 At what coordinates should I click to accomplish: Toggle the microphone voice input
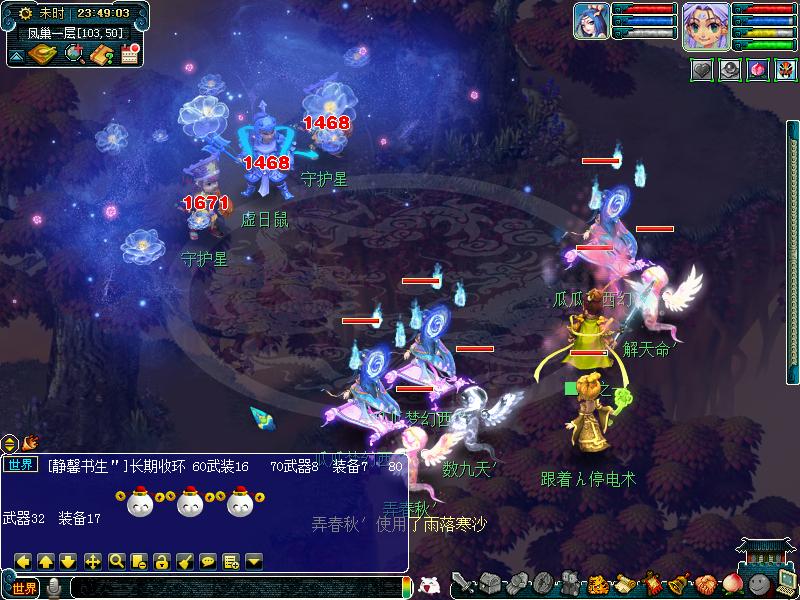(x=54, y=588)
